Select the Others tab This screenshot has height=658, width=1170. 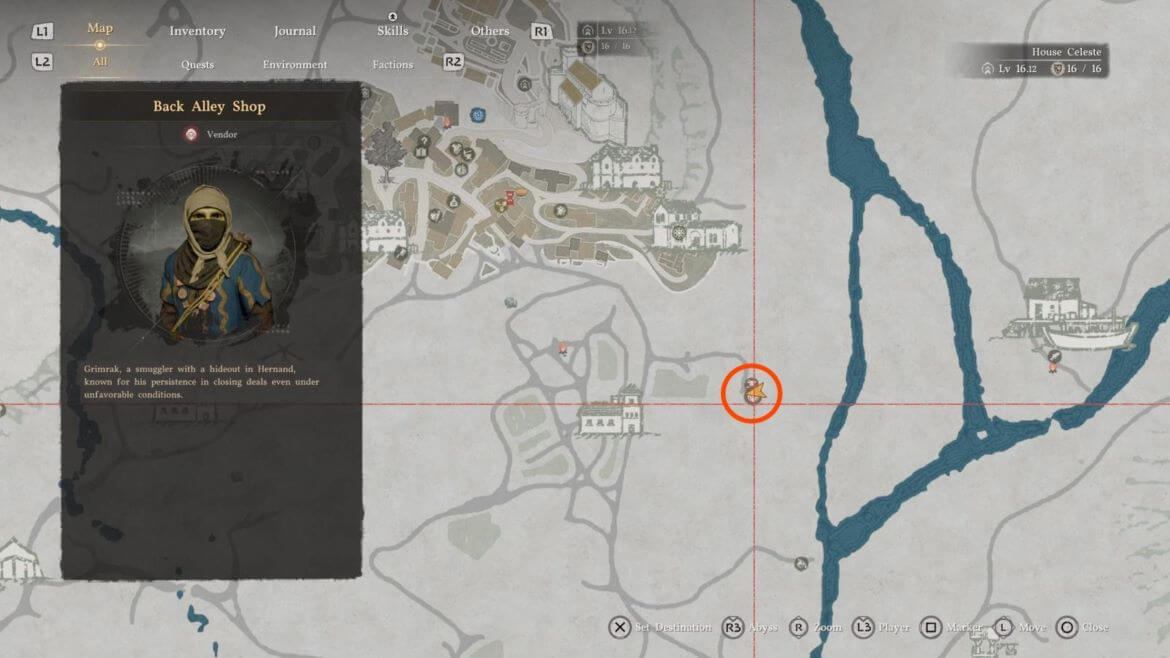click(490, 31)
